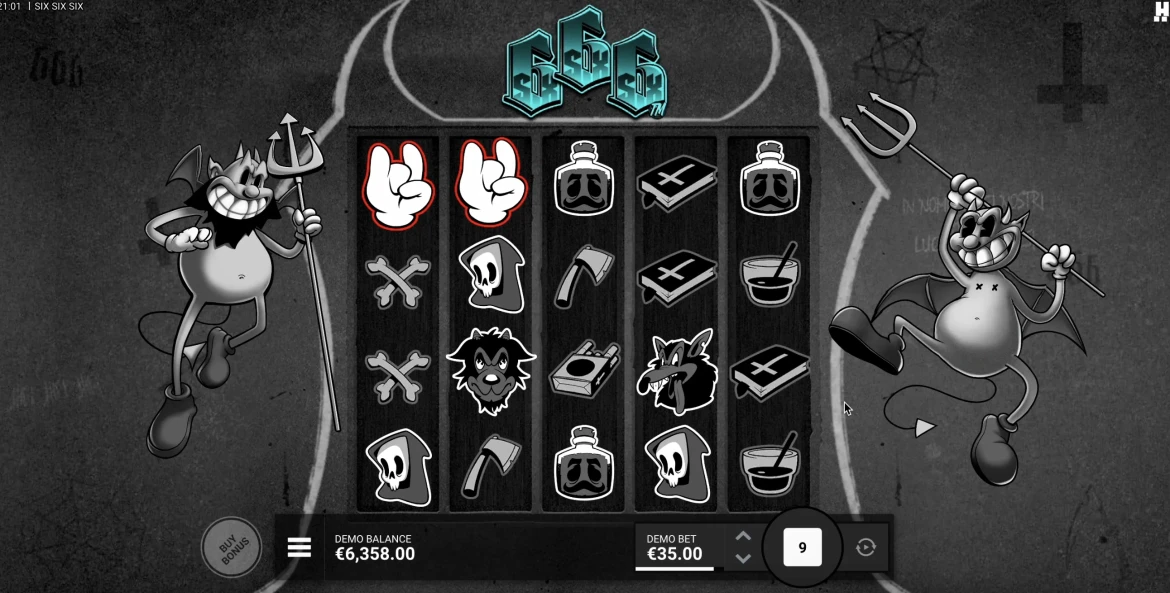
Task: Click the spin button showing 9
Action: tap(802, 547)
